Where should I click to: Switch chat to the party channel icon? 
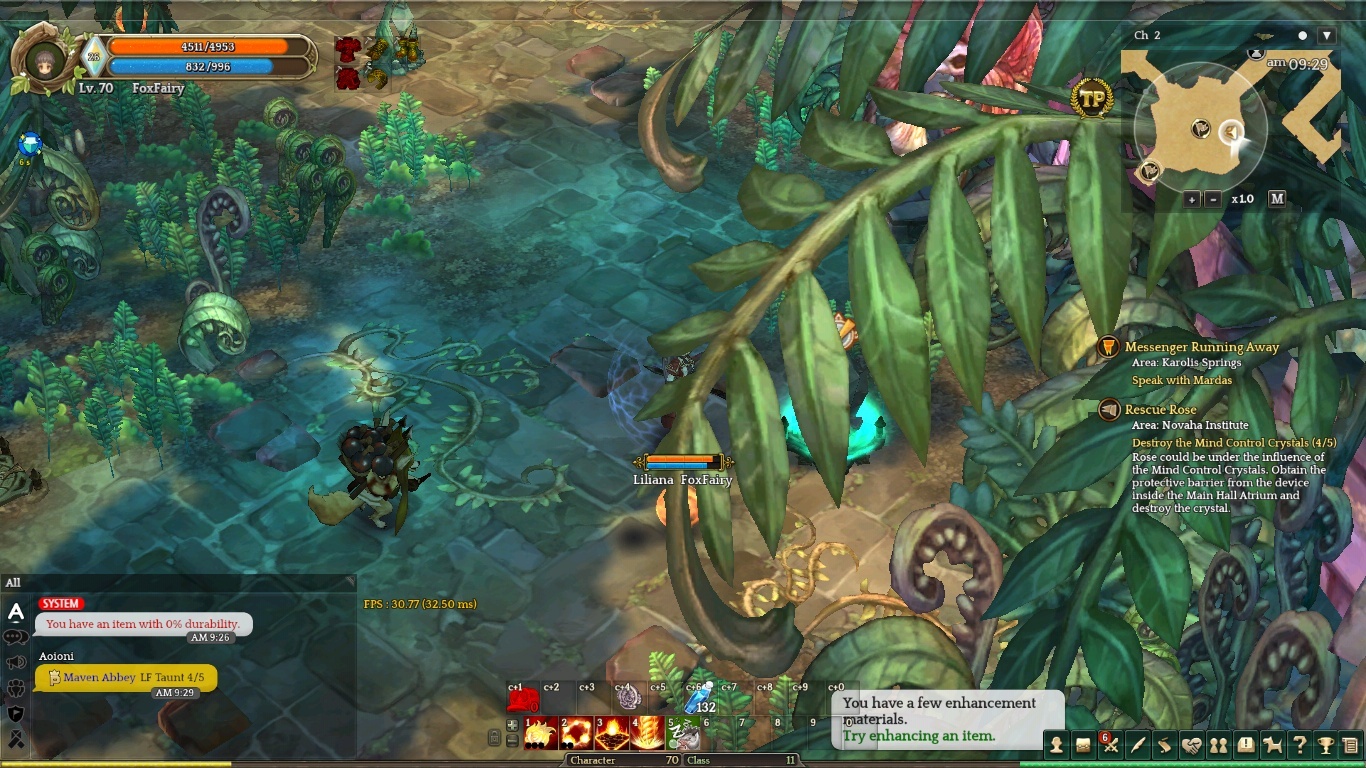(x=16, y=688)
